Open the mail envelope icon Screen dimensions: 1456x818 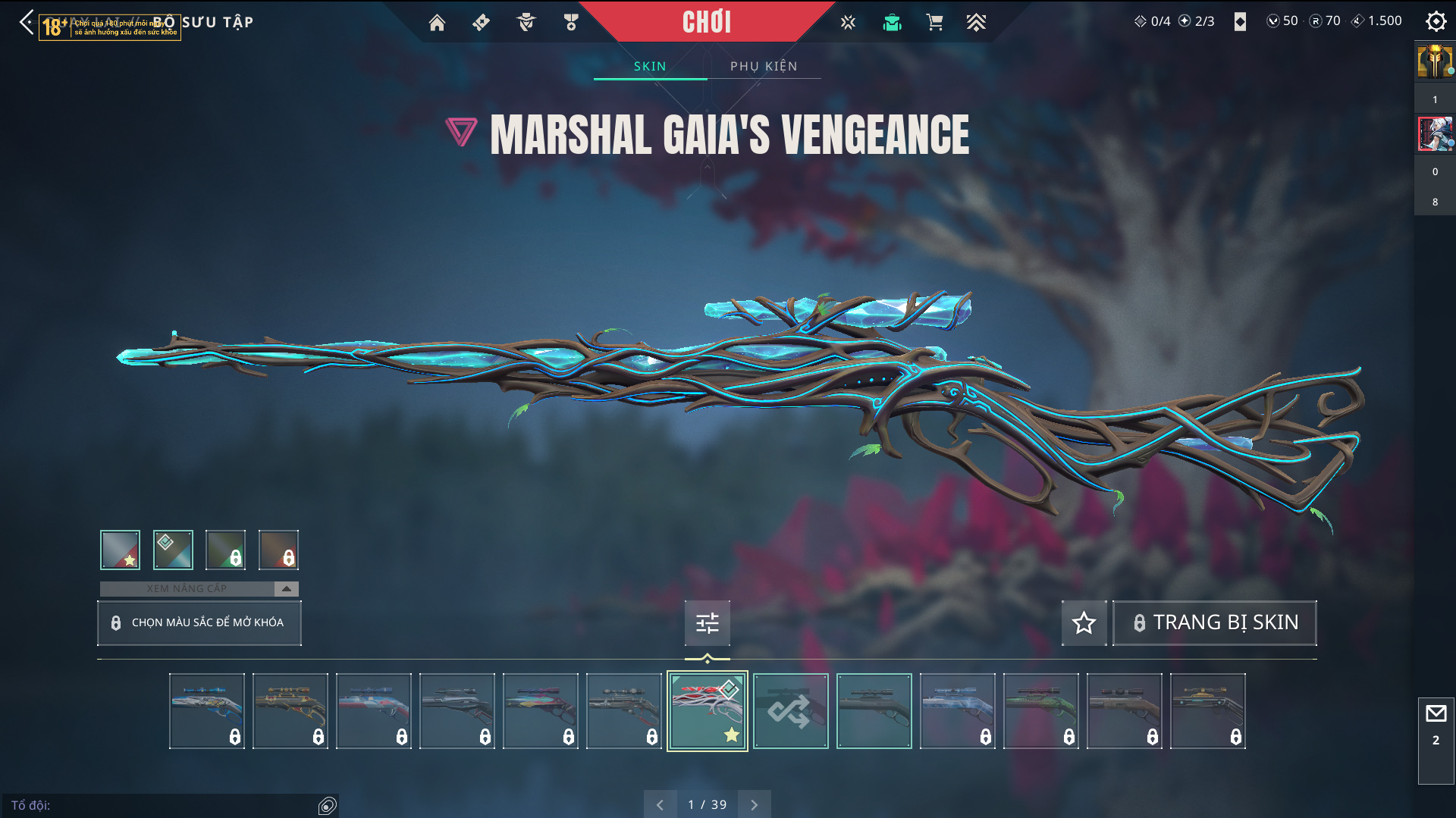[1436, 713]
